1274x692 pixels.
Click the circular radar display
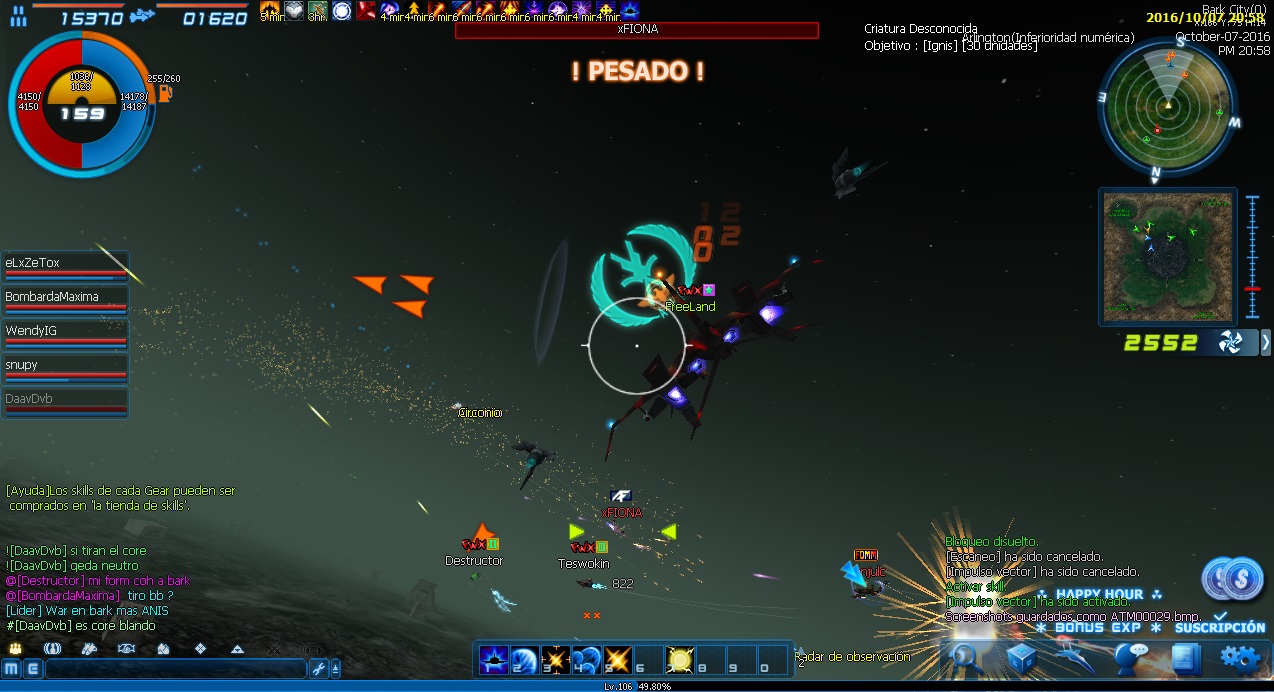click(x=1167, y=105)
